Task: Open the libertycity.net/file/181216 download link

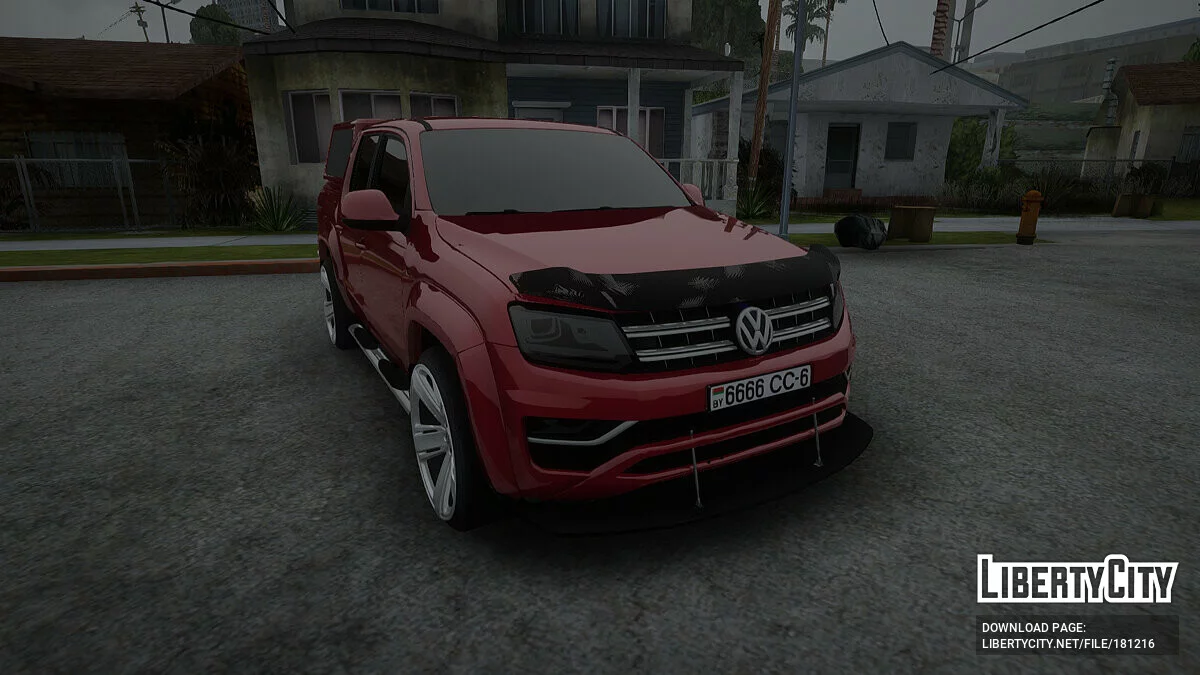Action: 1068,644
